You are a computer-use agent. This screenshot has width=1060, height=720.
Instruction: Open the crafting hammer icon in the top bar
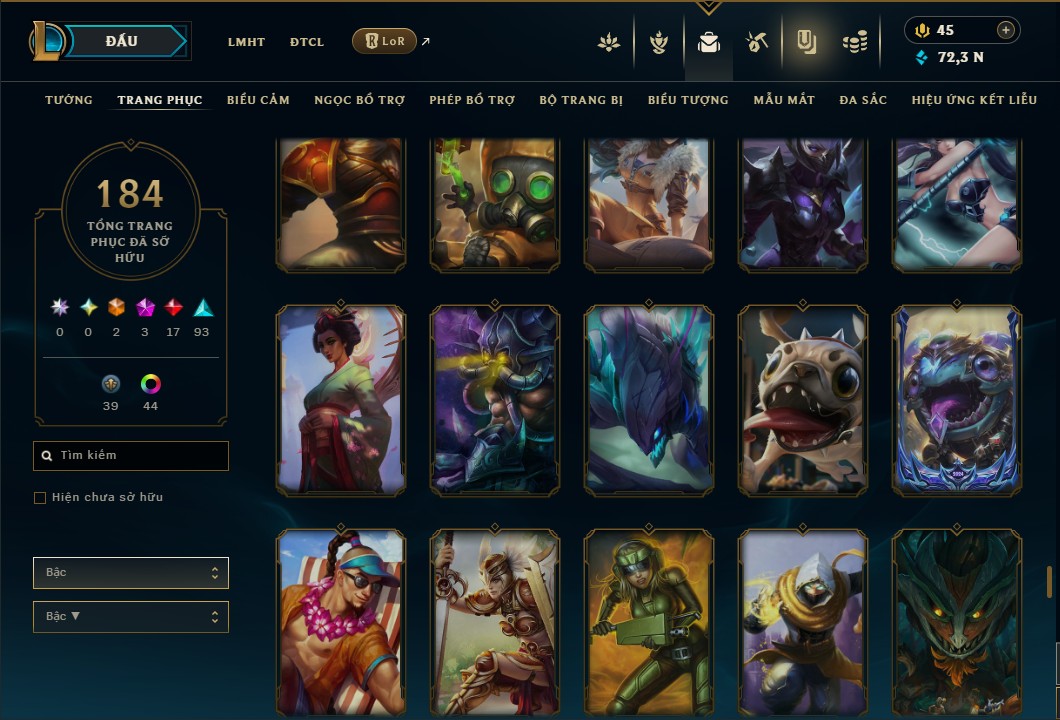(x=756, y=42)
